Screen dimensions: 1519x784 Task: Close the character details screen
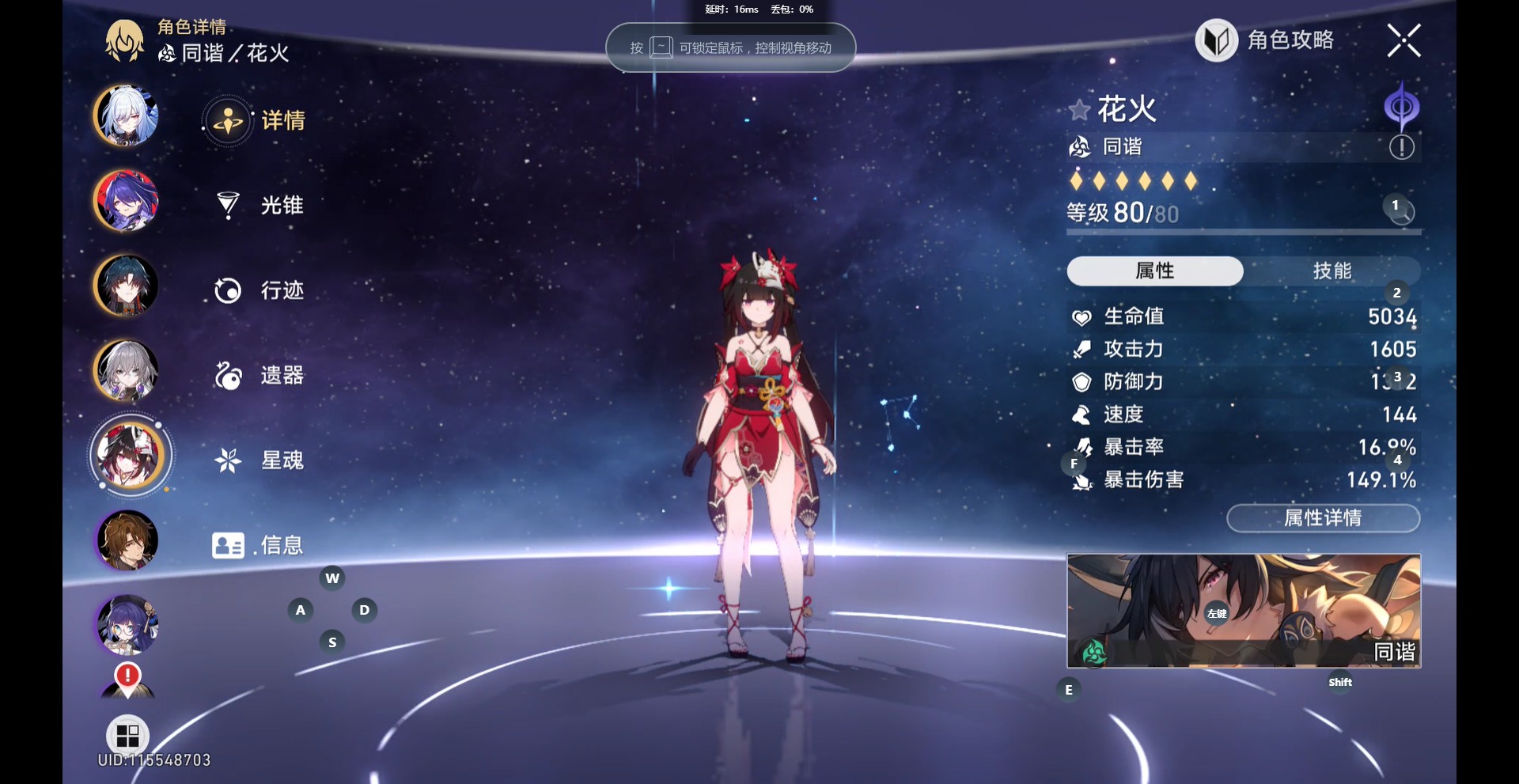click(1403, 40)
